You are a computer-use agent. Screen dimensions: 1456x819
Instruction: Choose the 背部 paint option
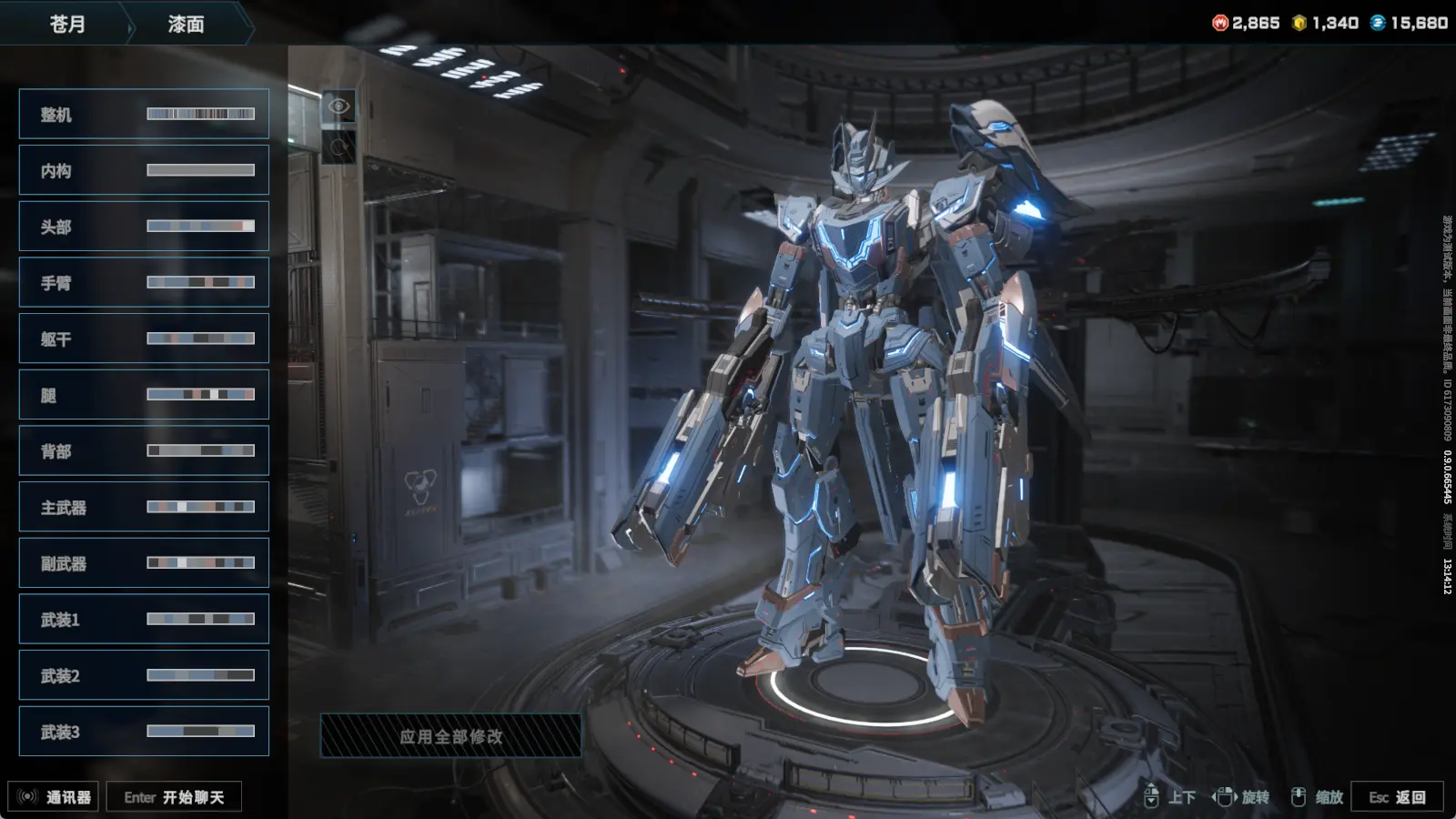(144, 450)
